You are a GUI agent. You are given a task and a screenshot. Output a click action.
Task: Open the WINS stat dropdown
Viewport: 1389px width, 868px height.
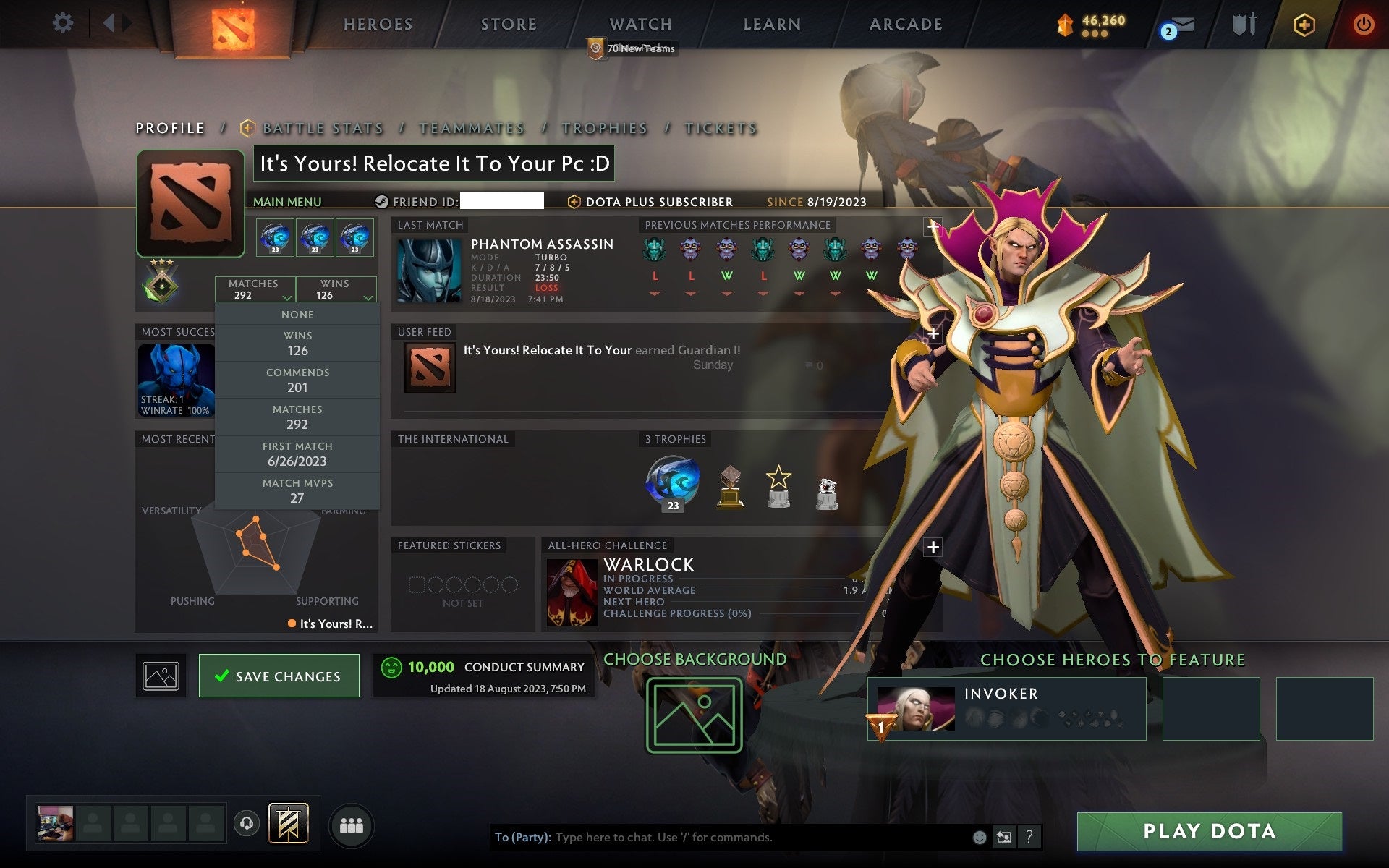pyautogui.click(x=336, y=289)
